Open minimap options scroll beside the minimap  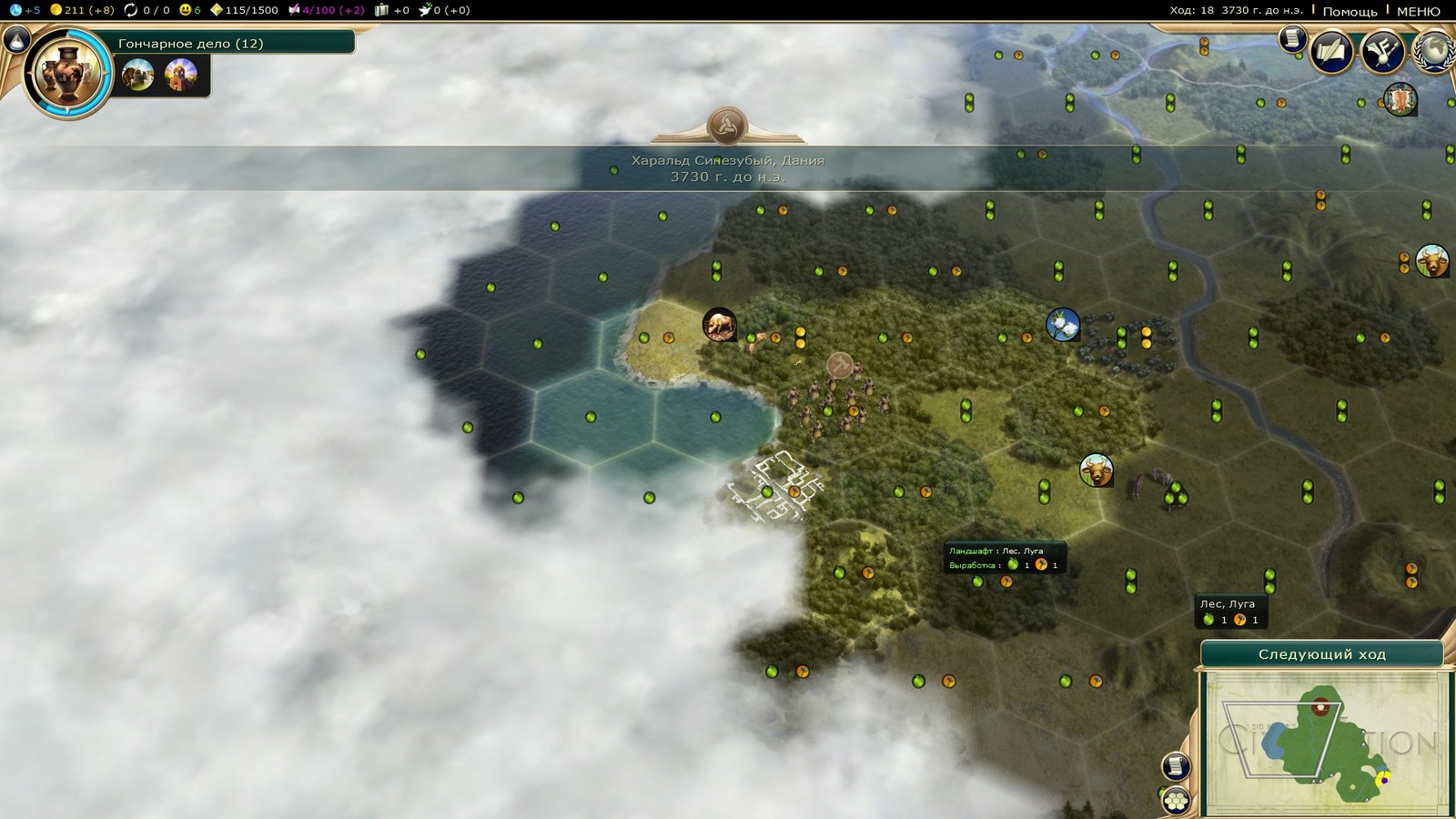click(x=1175, y=765)
